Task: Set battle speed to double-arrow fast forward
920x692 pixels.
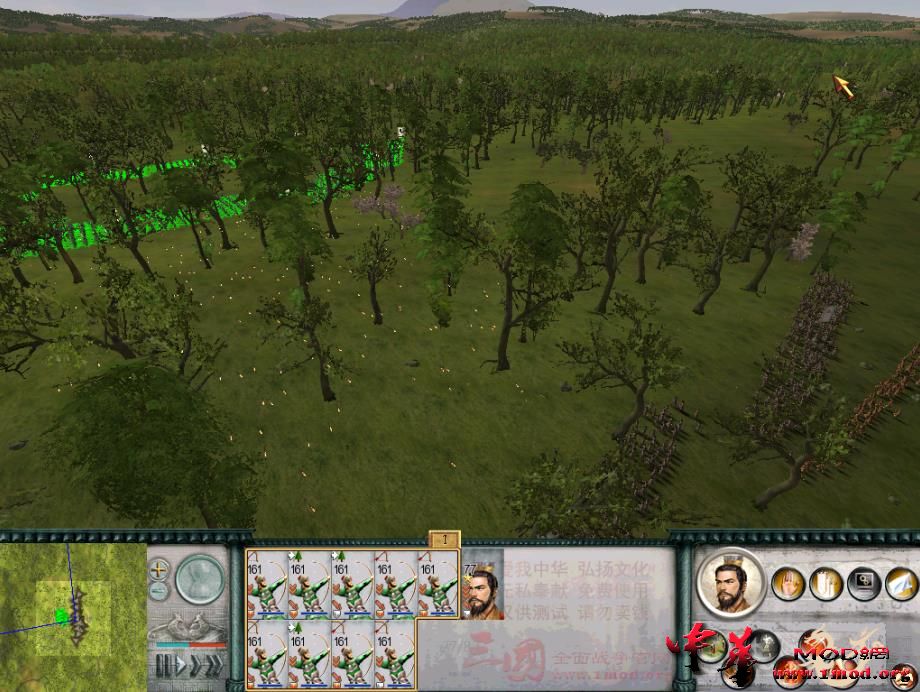Action: point(197,665)
